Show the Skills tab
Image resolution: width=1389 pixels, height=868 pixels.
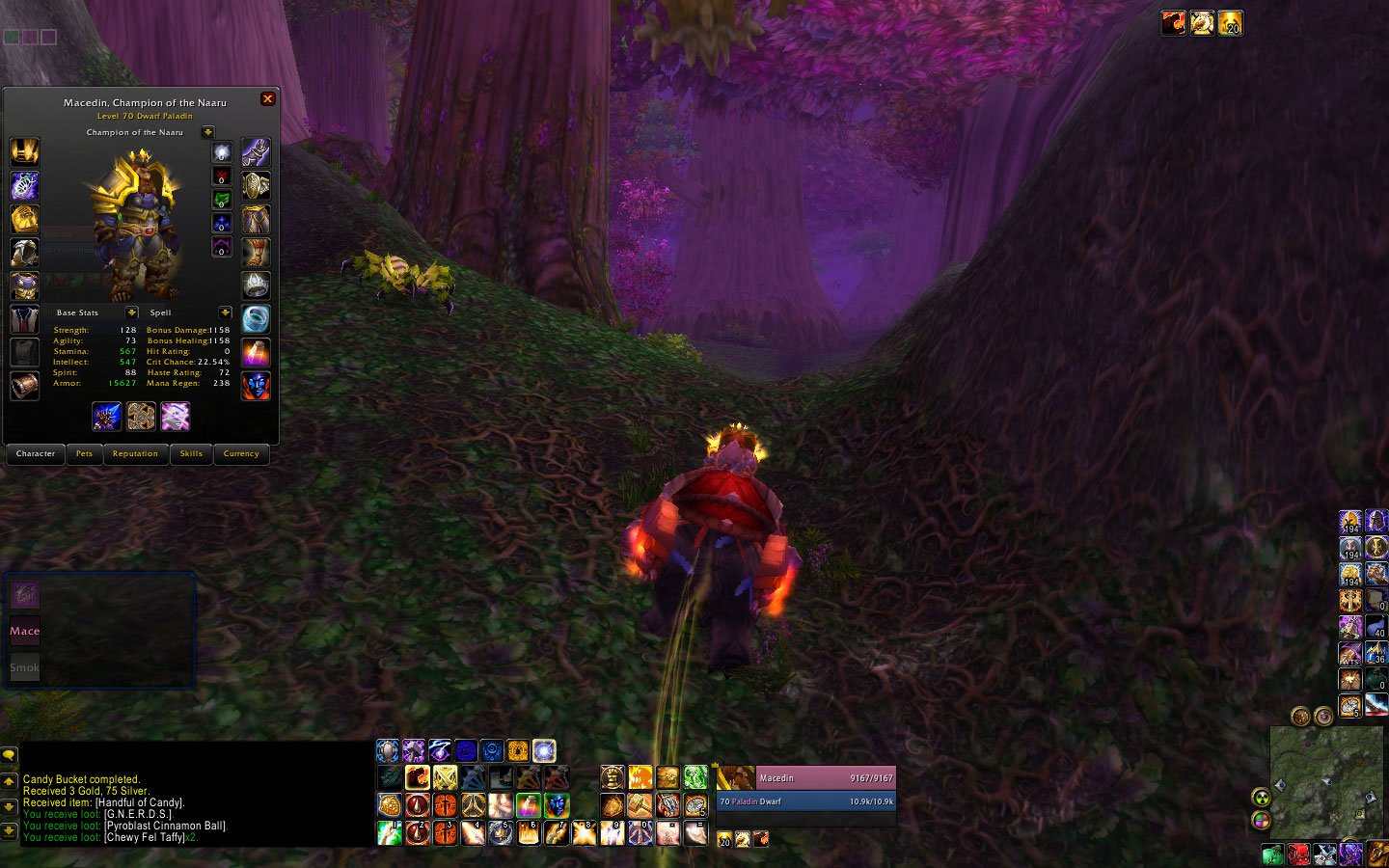[191, 454]
